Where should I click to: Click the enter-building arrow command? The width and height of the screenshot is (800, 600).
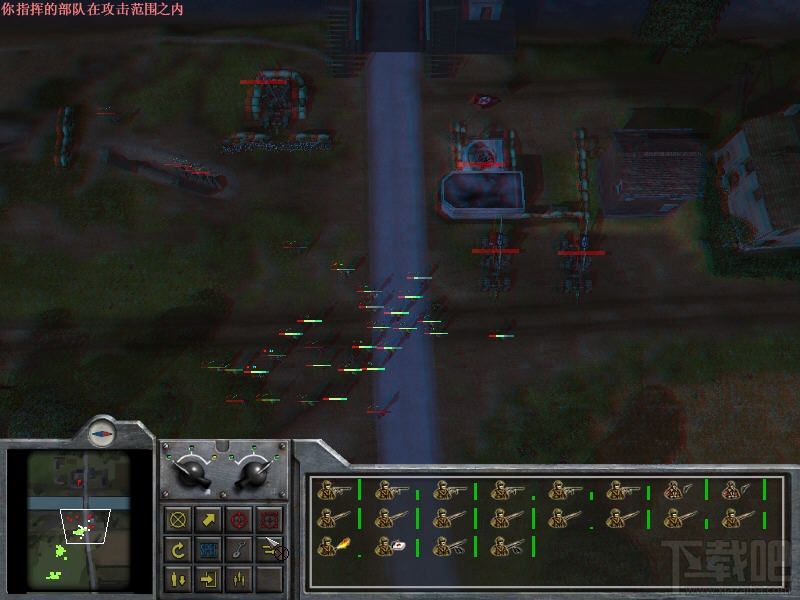click(208, 578)
